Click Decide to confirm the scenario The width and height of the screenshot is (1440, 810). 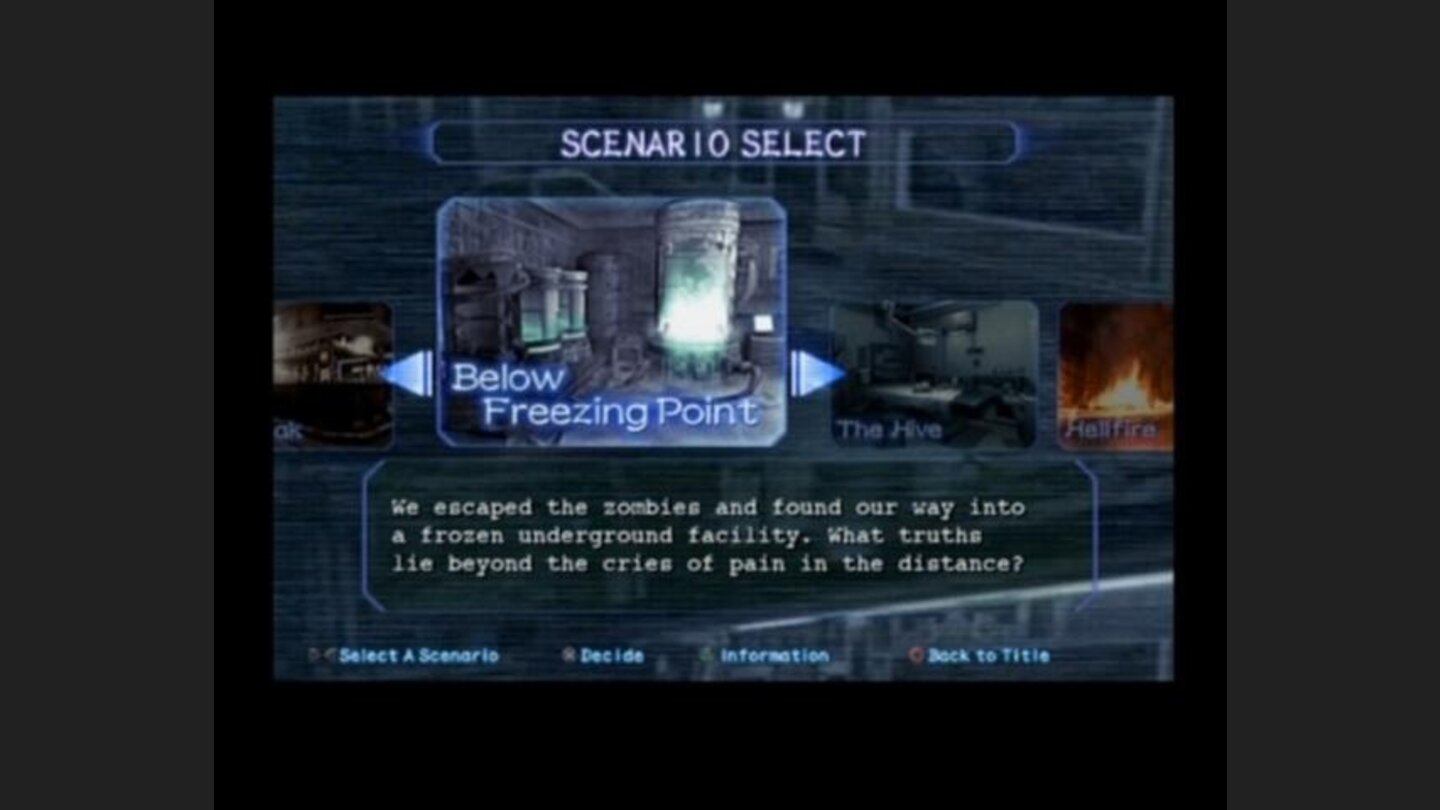[x=613, y=655]
